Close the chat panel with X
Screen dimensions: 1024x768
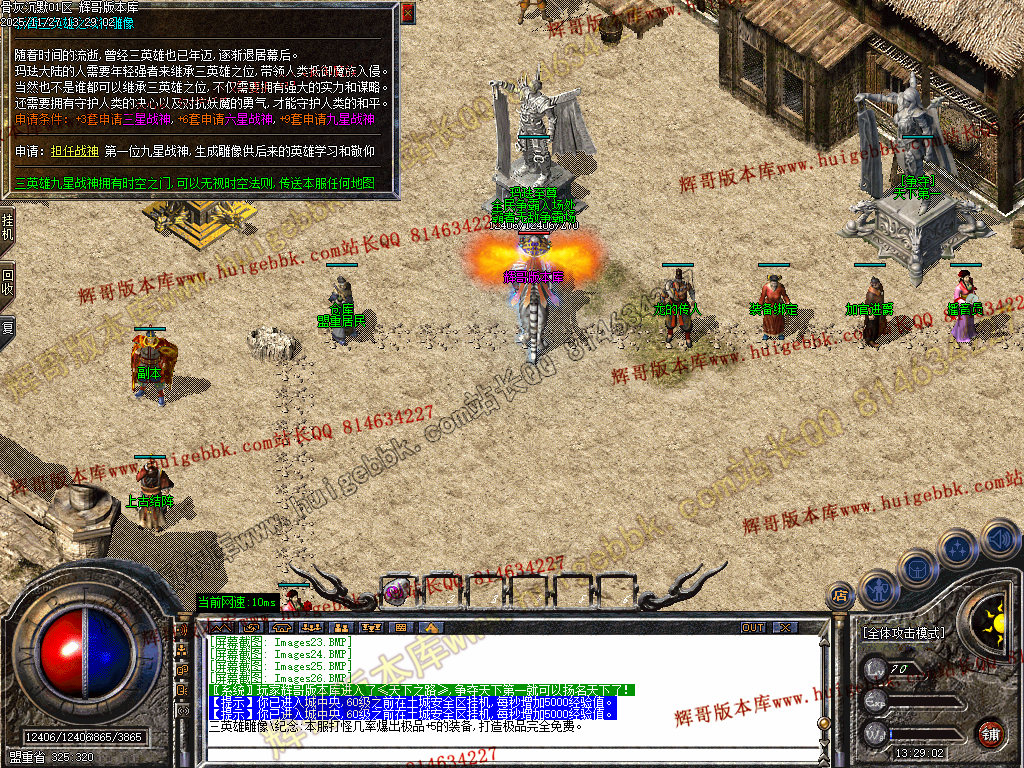pyautogui.click(x=786, y=627)
